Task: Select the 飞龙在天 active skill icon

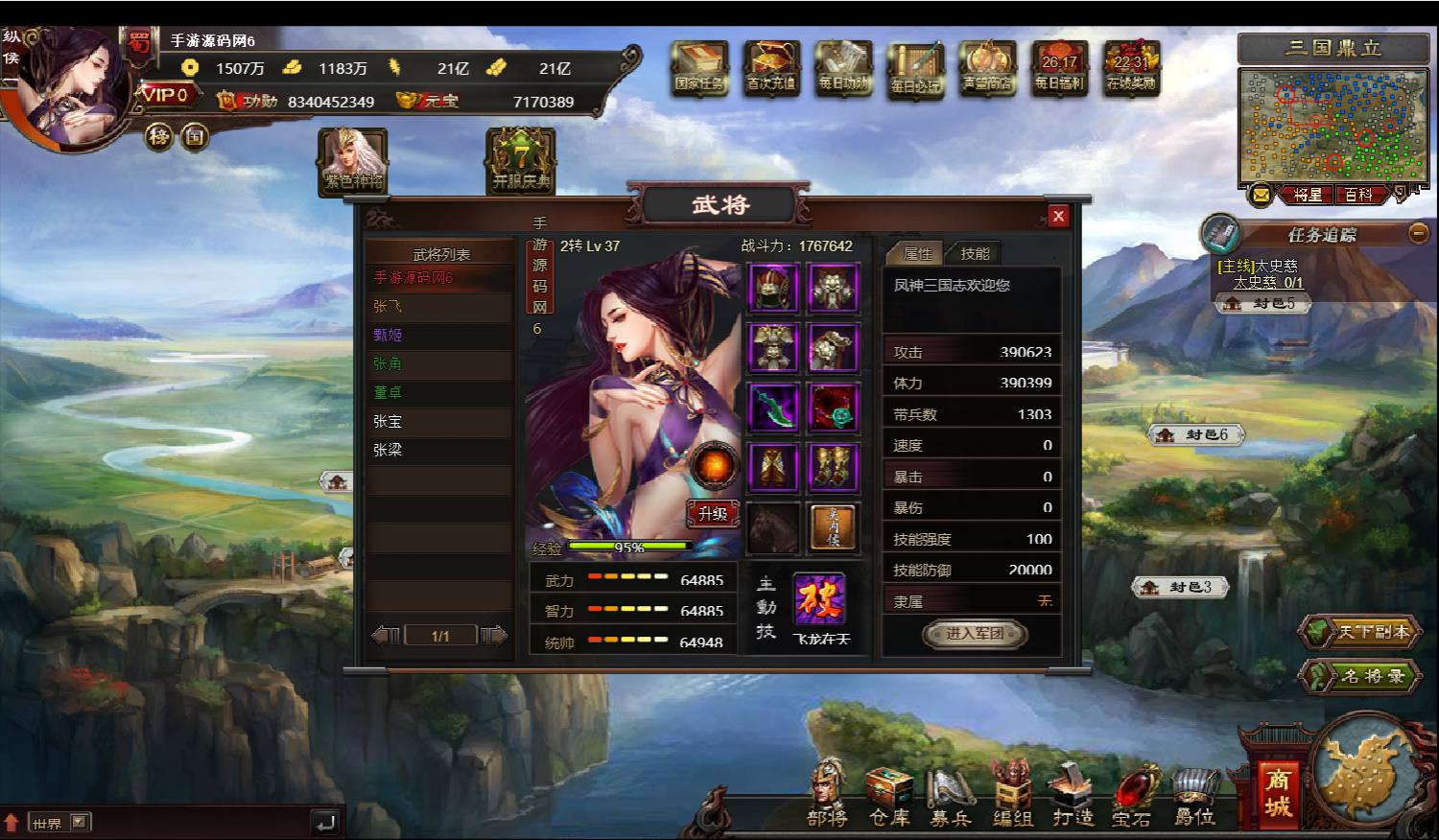Action: click(x=819, y=599)
